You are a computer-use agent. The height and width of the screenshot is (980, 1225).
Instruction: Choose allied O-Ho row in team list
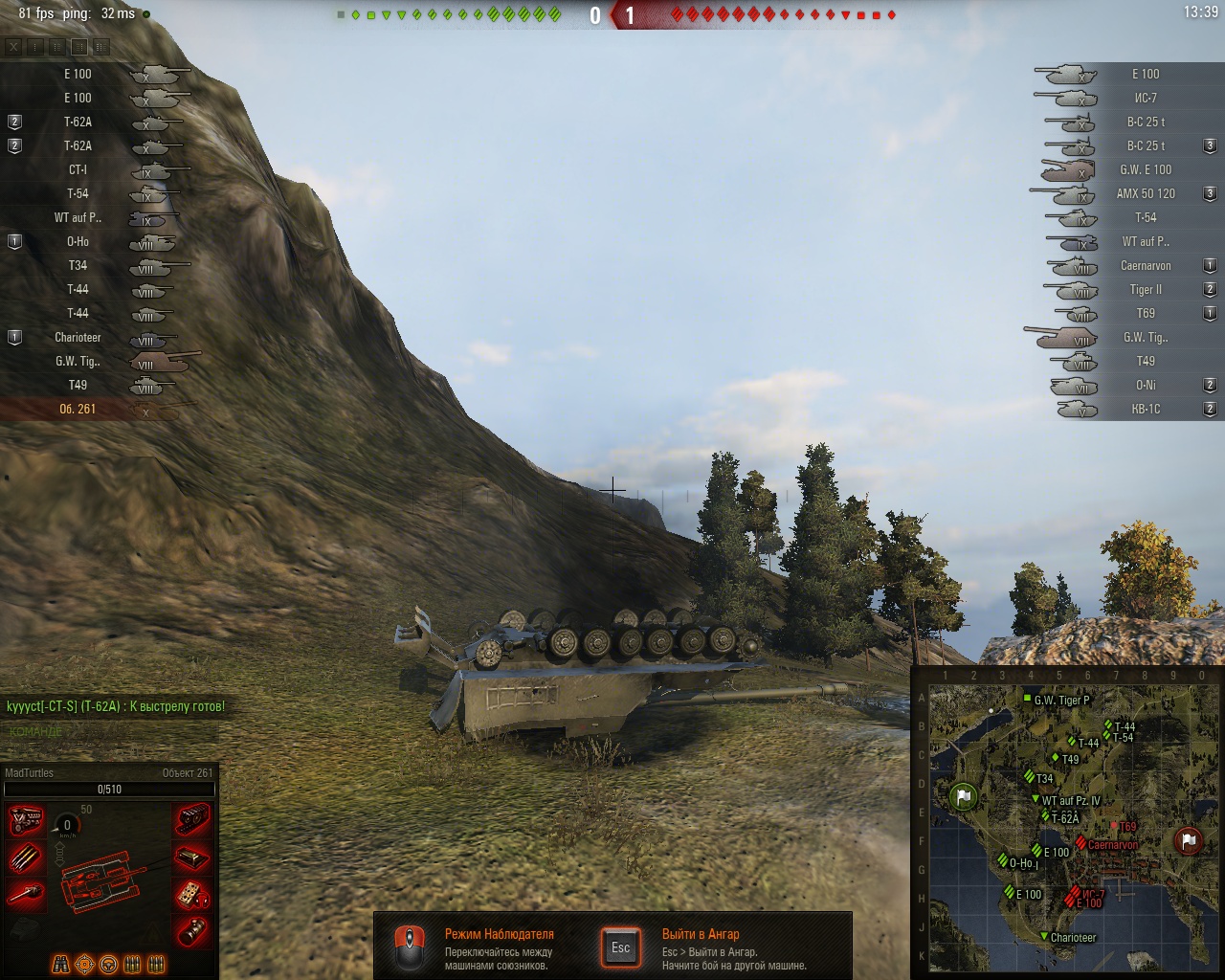(x=78, y=241)
